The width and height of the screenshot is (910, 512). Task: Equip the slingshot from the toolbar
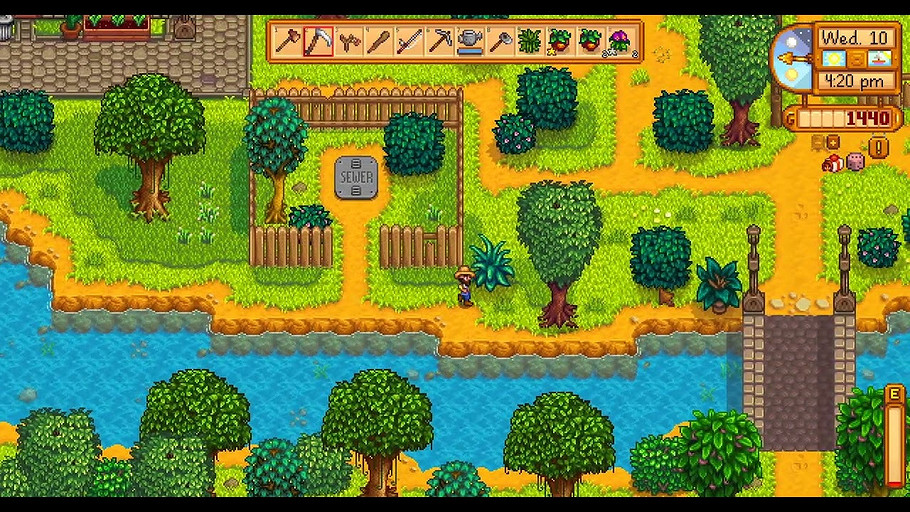point(348,42)
